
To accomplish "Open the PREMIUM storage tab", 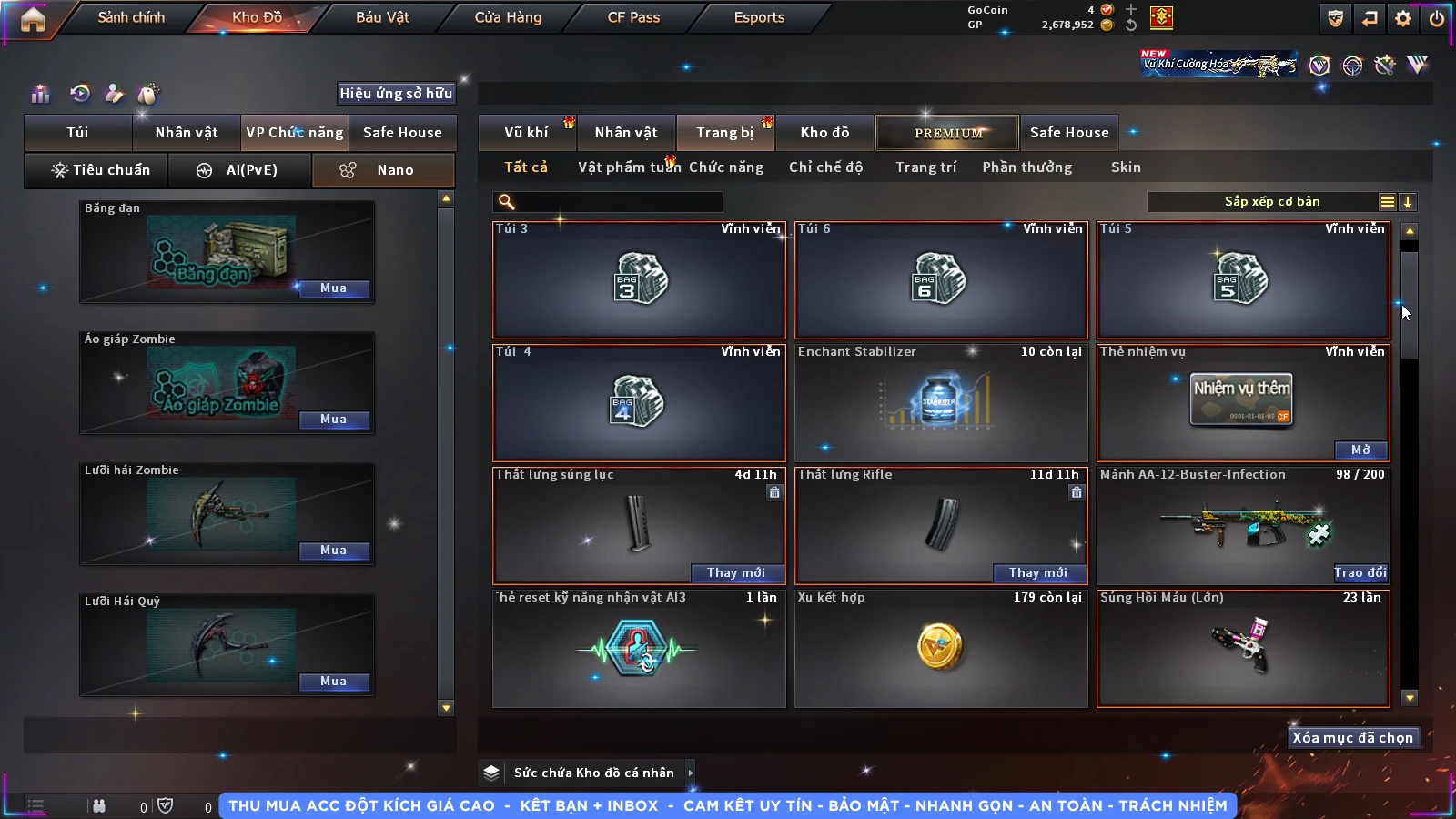I will click(x=948, y=133).
